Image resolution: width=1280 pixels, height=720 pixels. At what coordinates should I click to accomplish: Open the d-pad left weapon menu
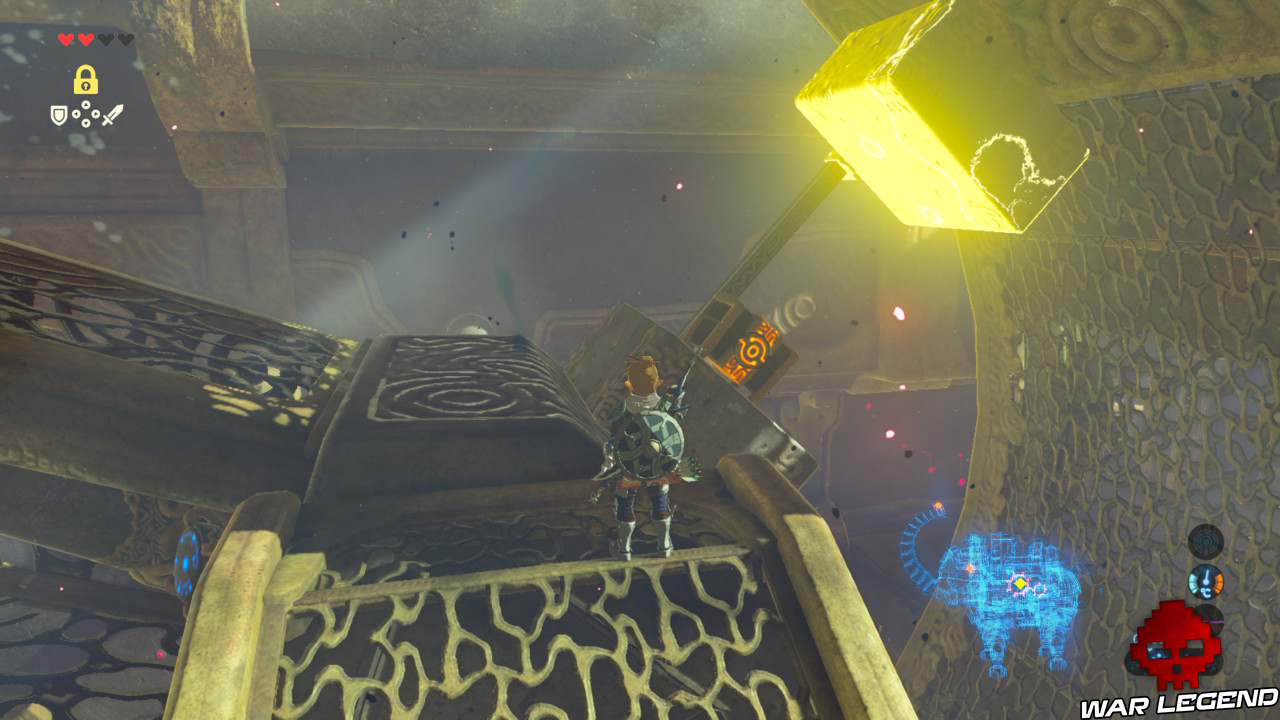pos(77,114)
